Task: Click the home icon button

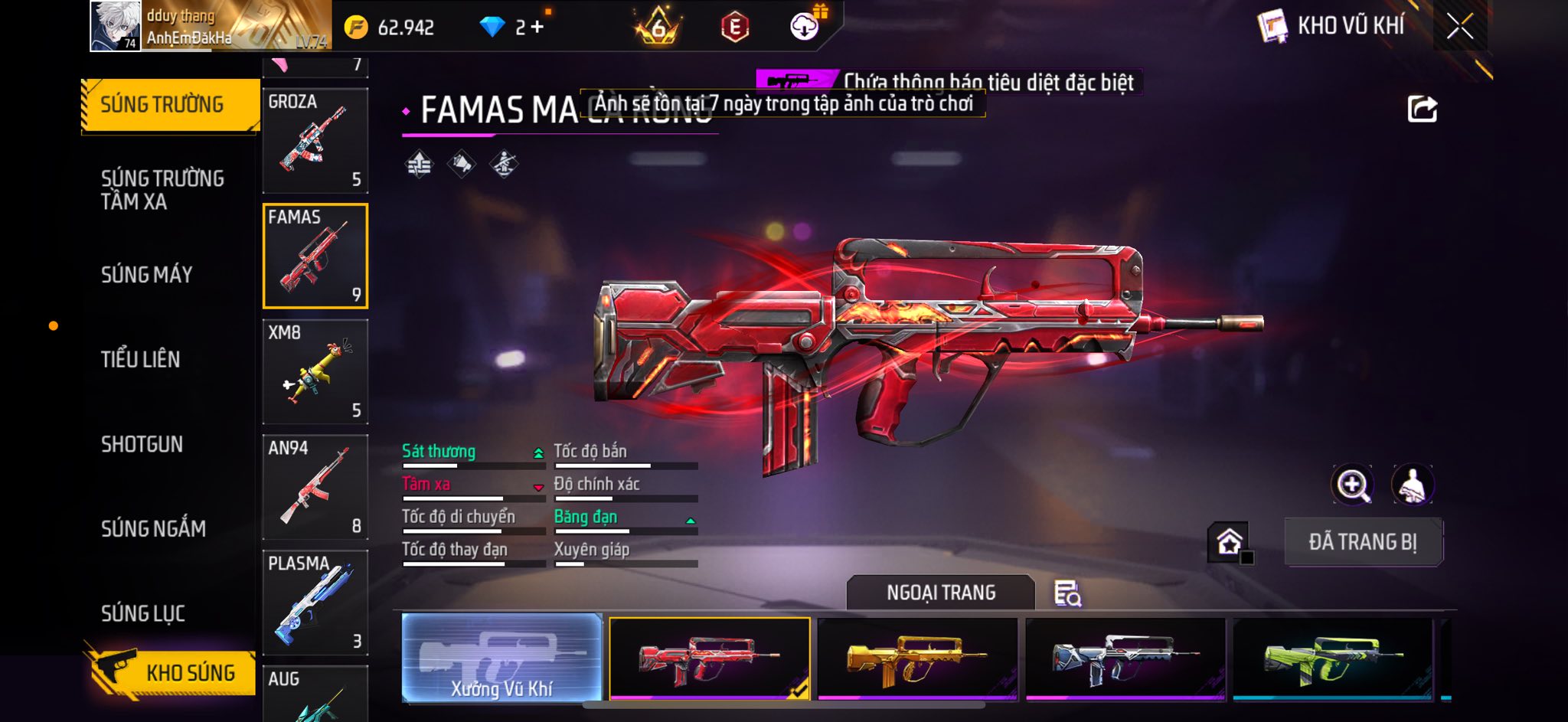Action: (x=1229, y=542)
